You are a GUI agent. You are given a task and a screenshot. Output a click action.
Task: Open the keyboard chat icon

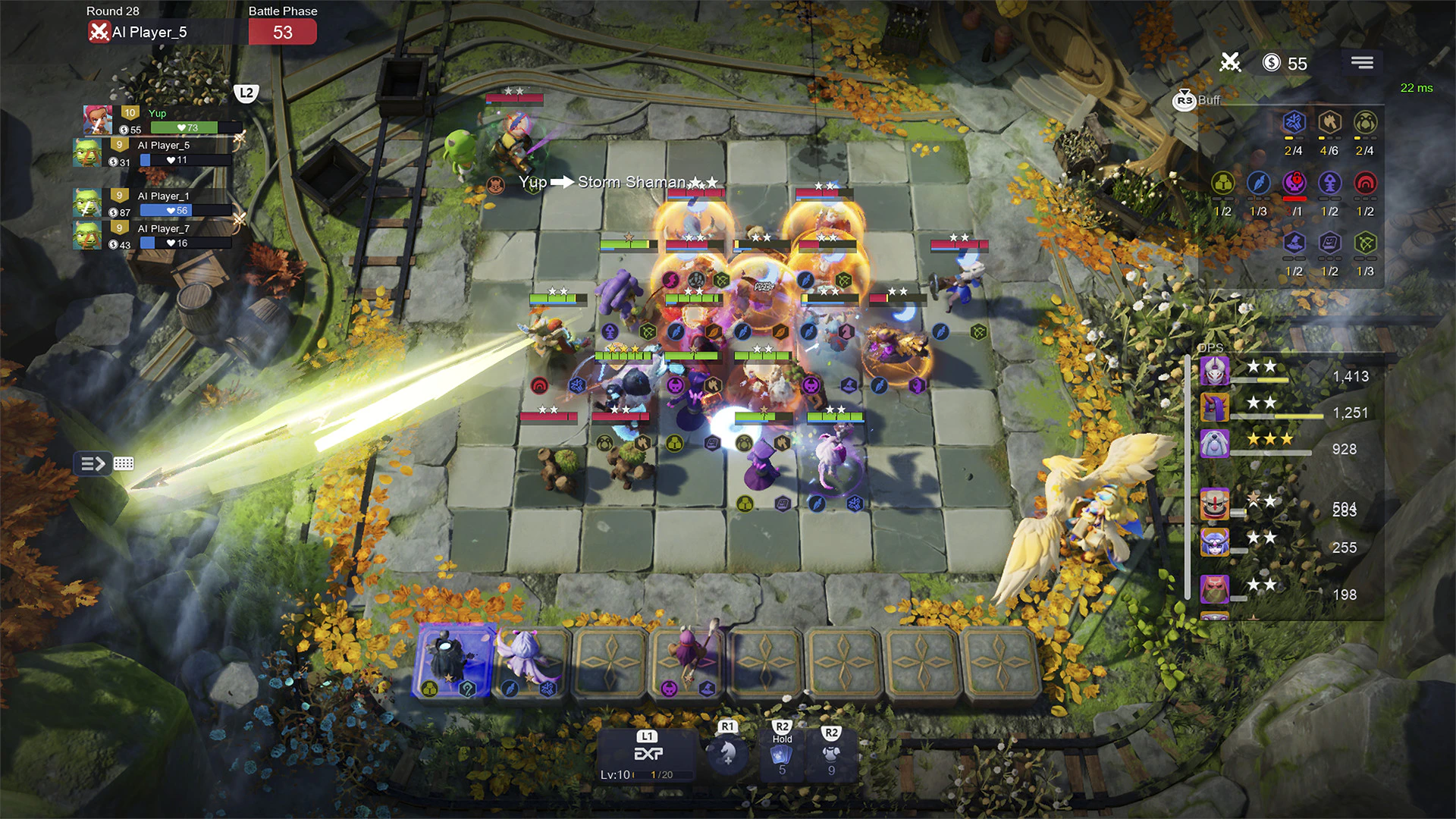124,463
